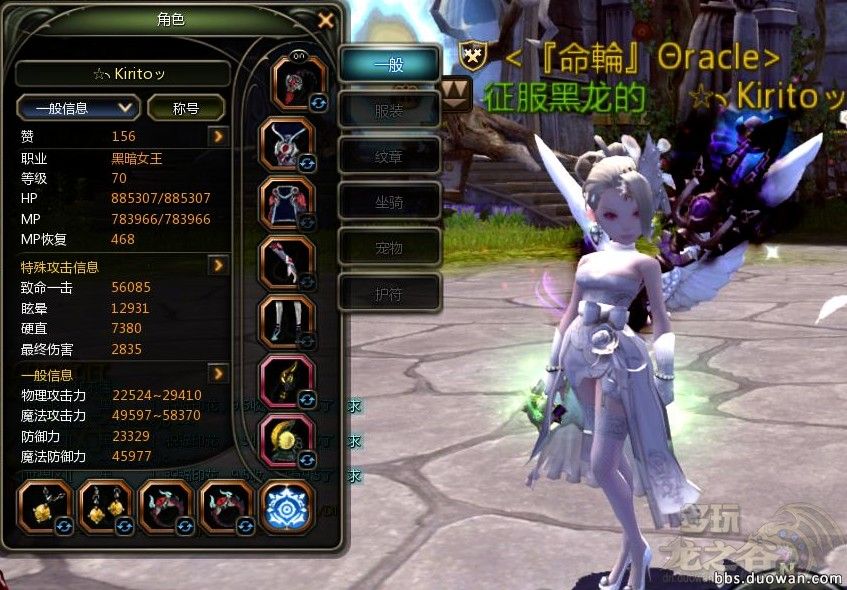847x590 pixels.
Task: Select the helmet equipment slot
Action: (x=299, y=83)
